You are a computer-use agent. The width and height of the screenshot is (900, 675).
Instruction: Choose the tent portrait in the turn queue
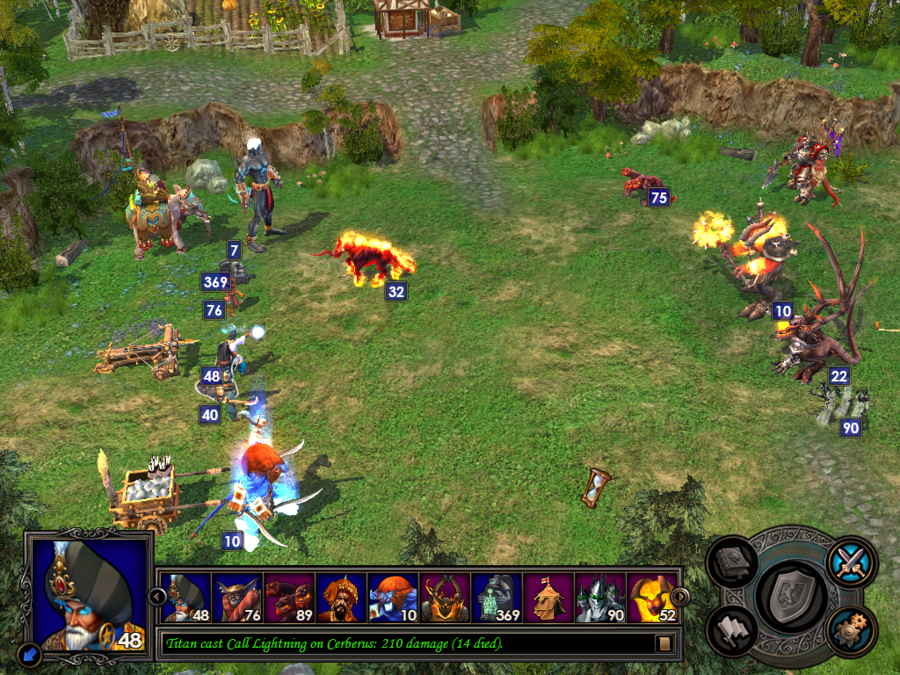pos(549,597)
